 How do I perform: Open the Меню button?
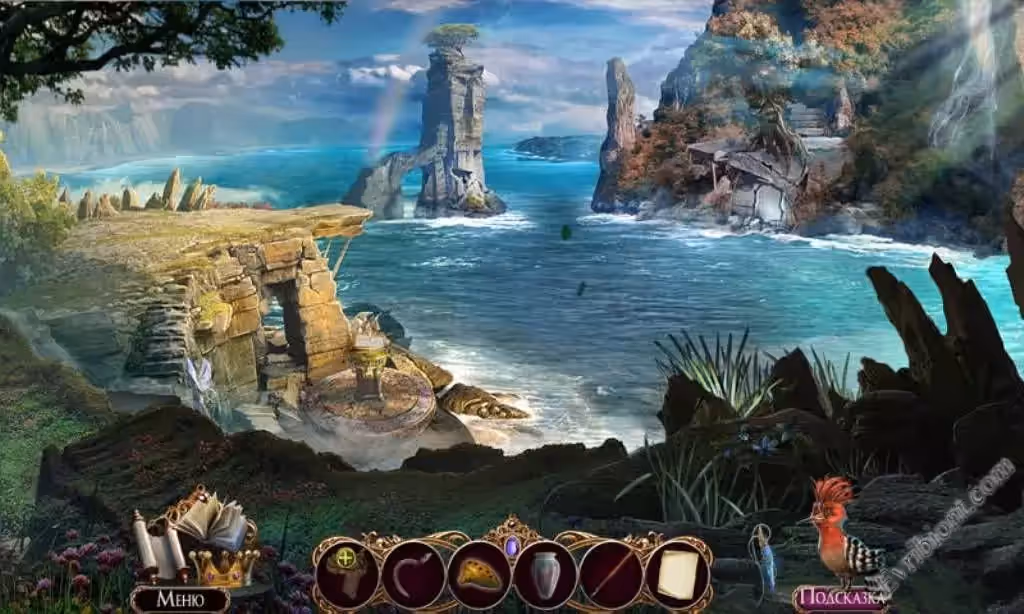pyautogui.click(x=180, y=599)
